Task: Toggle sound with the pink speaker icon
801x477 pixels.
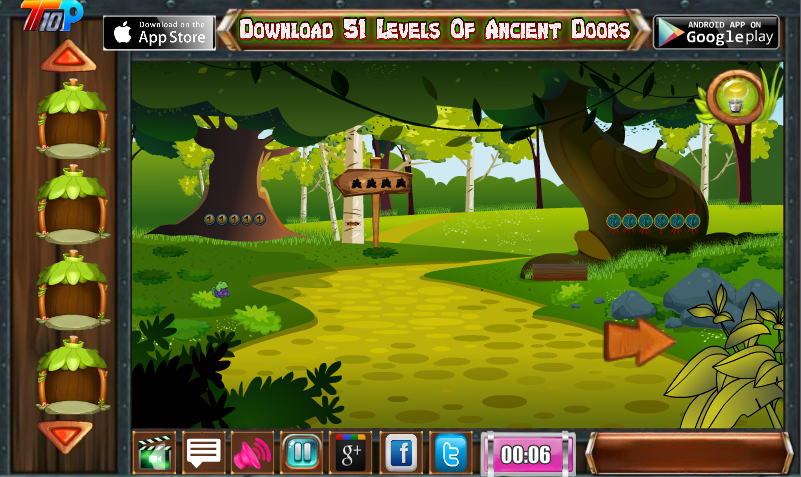Action: pyautogui.click(x=252, y=454)
